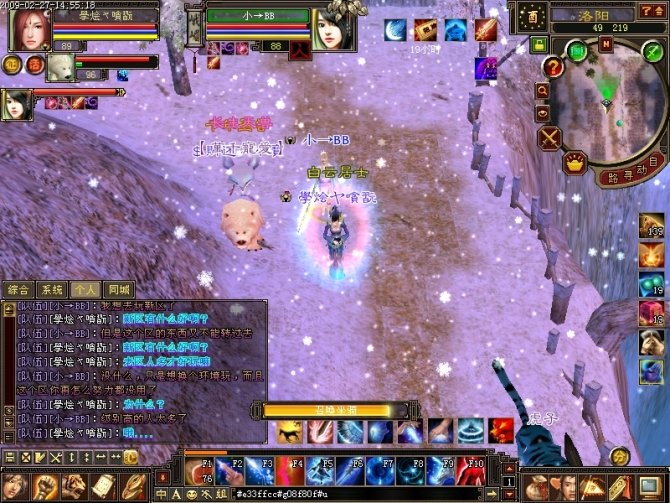670x503 pixels.
Task: Activate 自动寻路 auto-pathfinding
Action: point(626,175)
